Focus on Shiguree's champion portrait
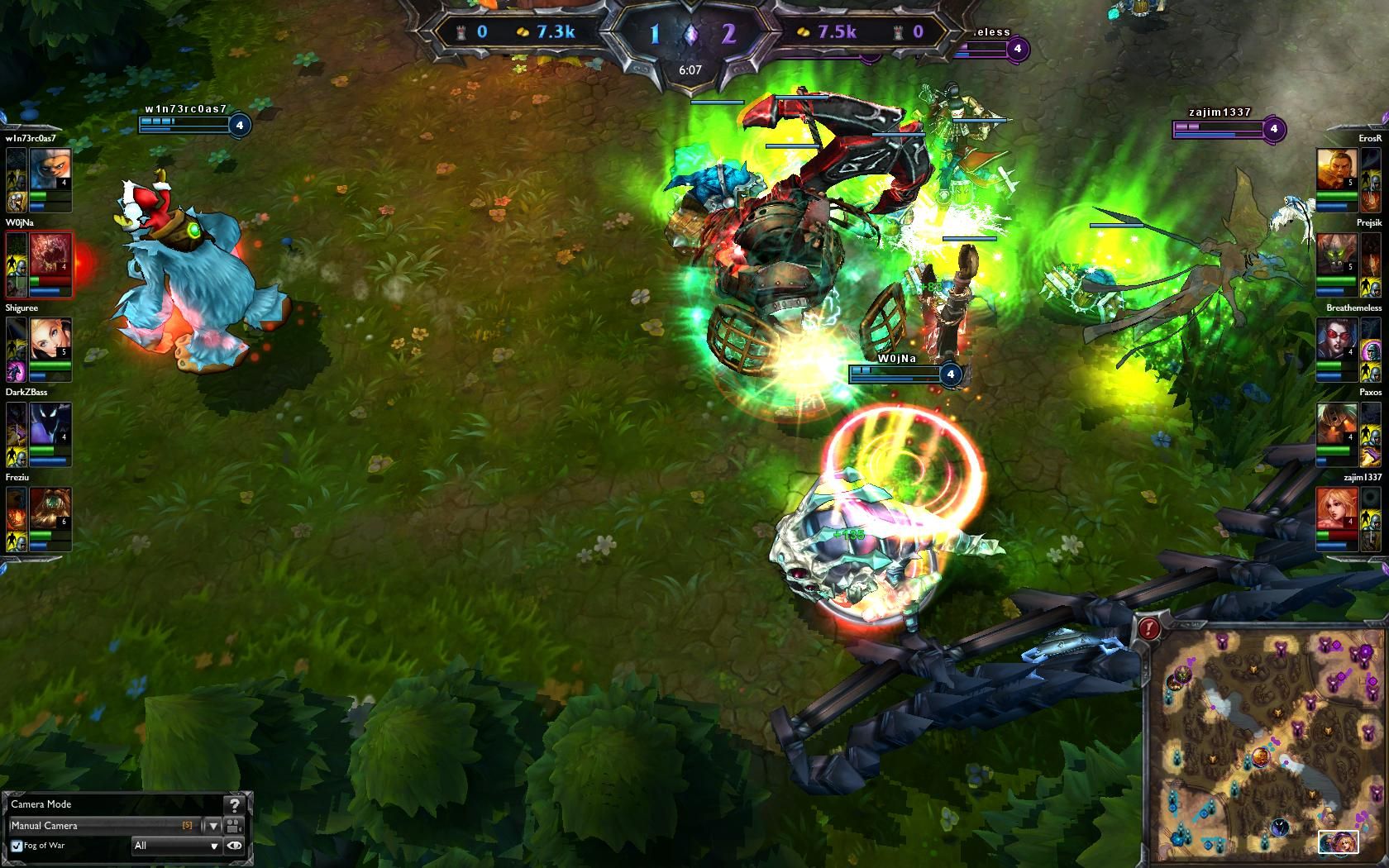This screenshot has height=868, width=1389. pyautogui.click(x=50, y=338)
